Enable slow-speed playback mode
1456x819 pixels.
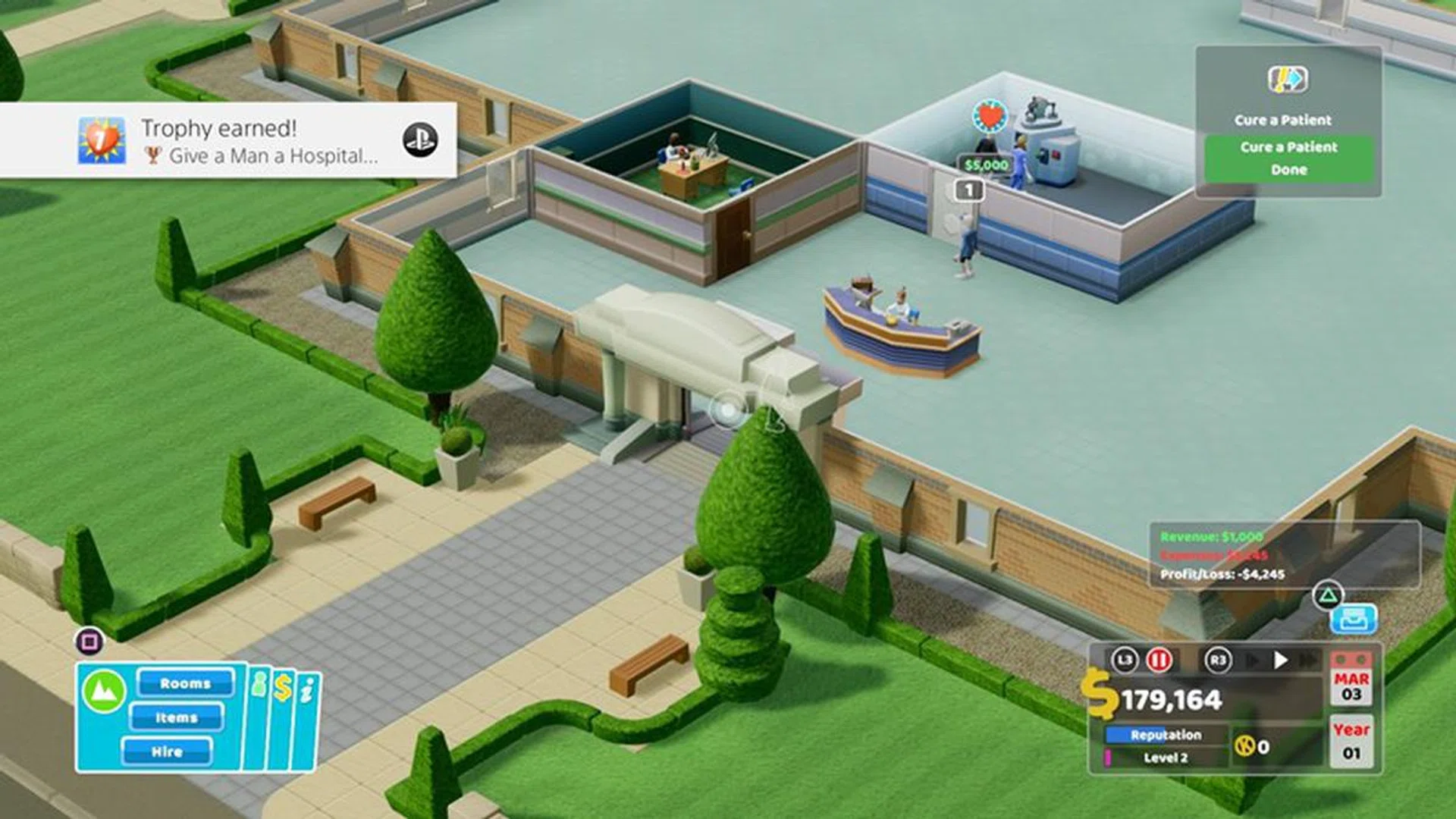pos(1250,659)
